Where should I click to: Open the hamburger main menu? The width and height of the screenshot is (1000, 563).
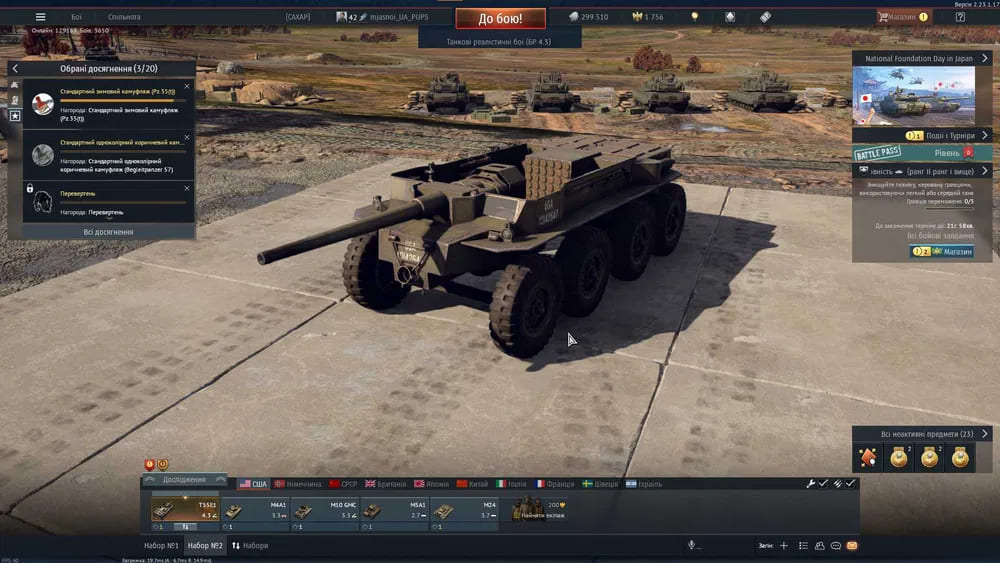tap(40, 17)
